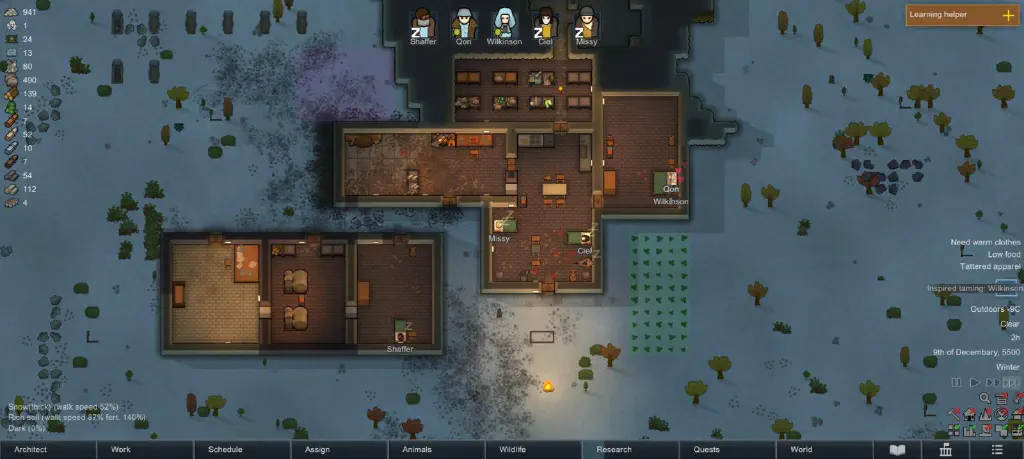Switch to the Assign tab
Image resolution: width=1024 pixels, height=459 pixels.
(317, 450)
